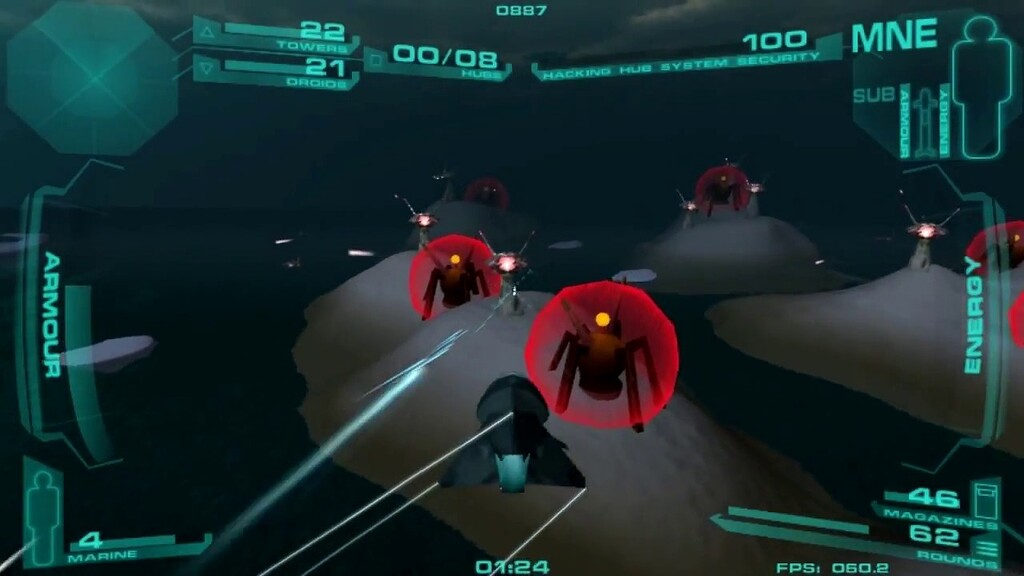Click the droids down-triangle icon
The width and height of the screenshot is (1024, 576).
coord(208,69)
